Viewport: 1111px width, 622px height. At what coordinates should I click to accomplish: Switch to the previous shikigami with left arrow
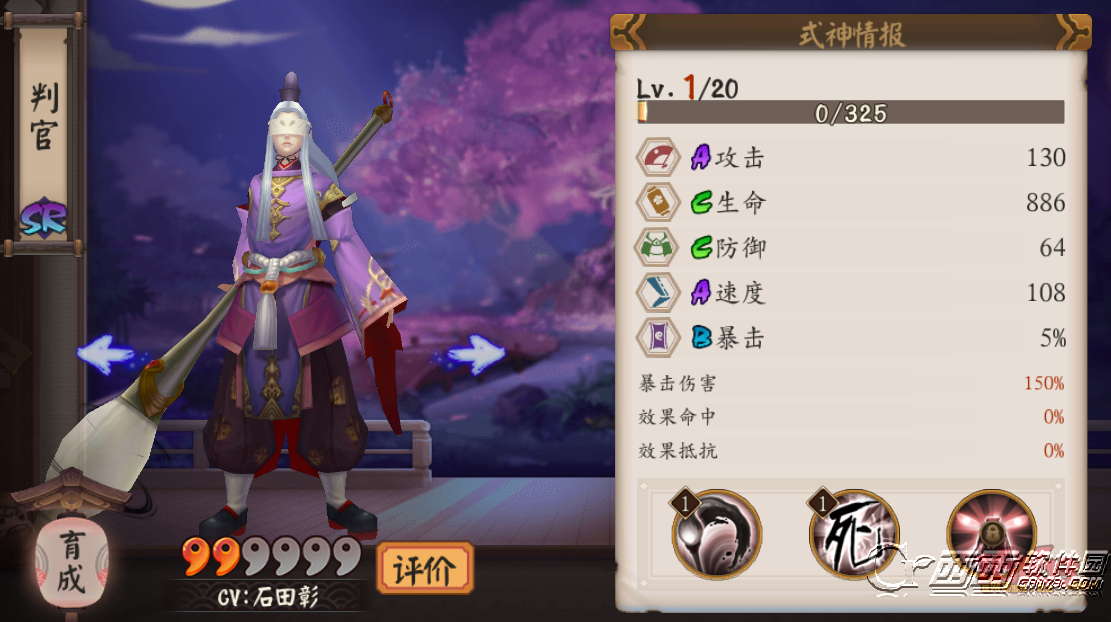pos(105,354)
